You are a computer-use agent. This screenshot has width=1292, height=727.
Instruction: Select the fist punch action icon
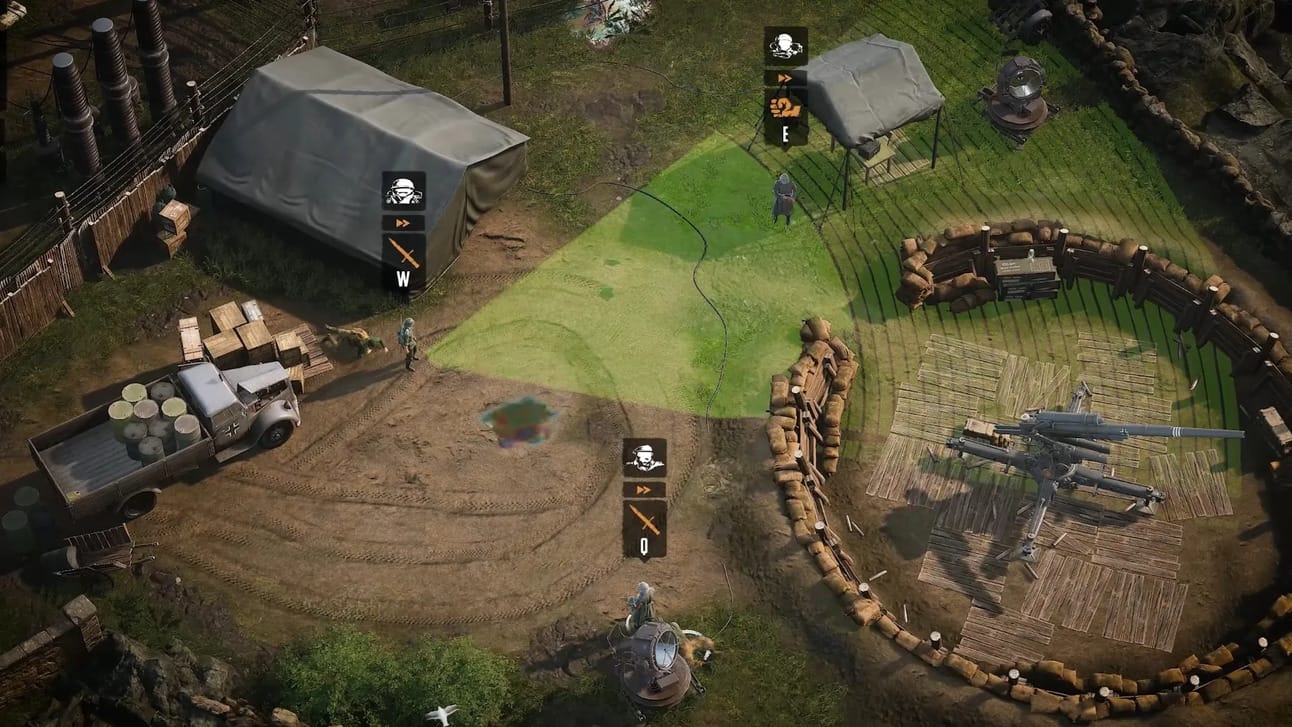click(785, 107)
